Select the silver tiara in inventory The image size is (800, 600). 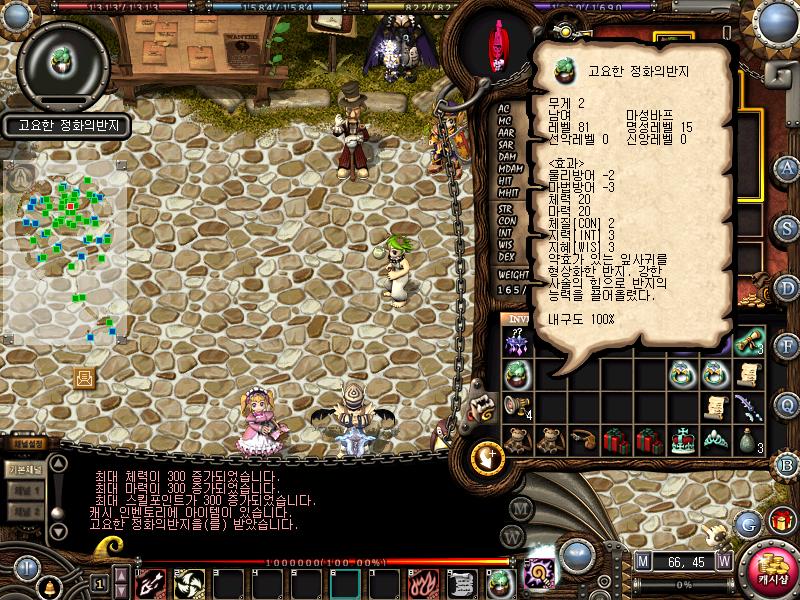tap(714, 440)
